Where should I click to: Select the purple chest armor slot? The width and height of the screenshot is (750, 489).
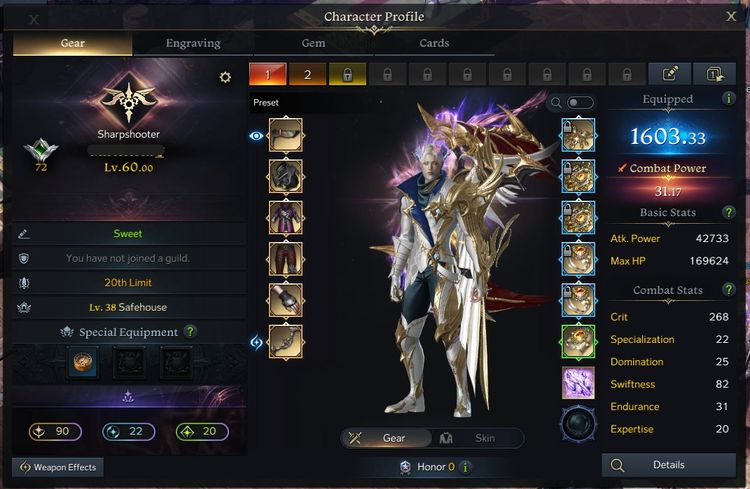[x=285, y=217]
